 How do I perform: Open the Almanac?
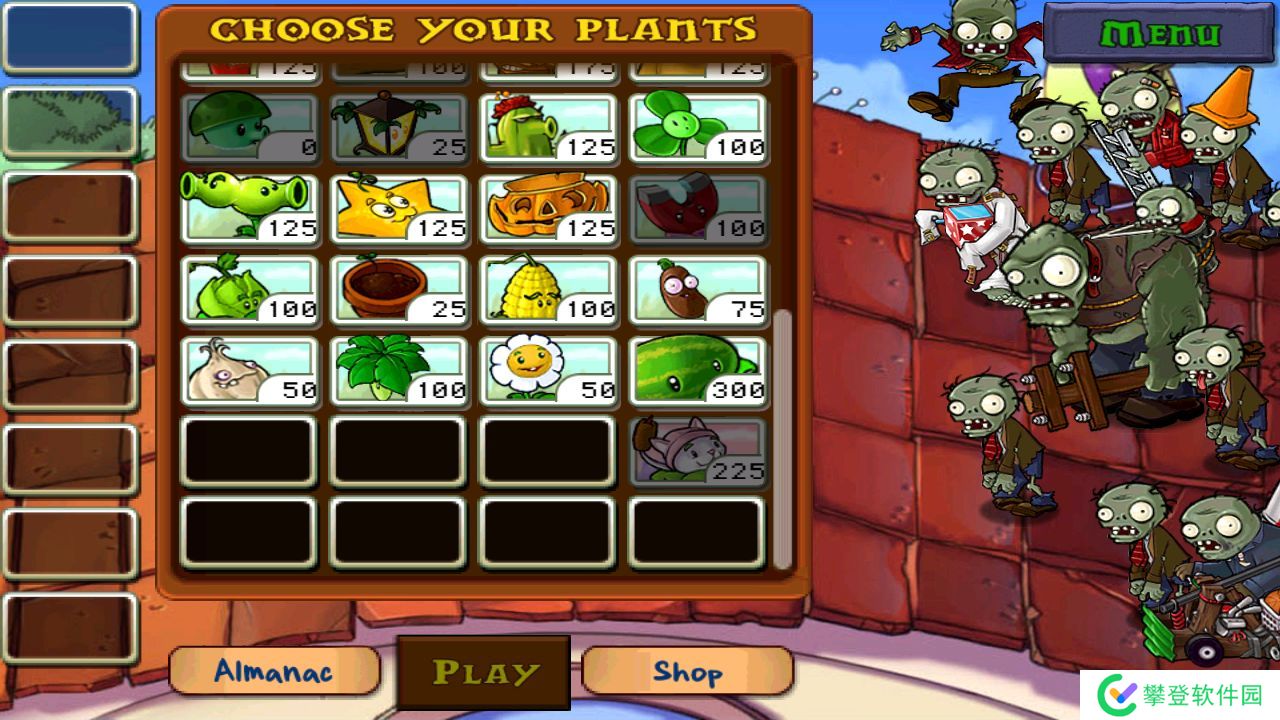click(x=274, y=671)
